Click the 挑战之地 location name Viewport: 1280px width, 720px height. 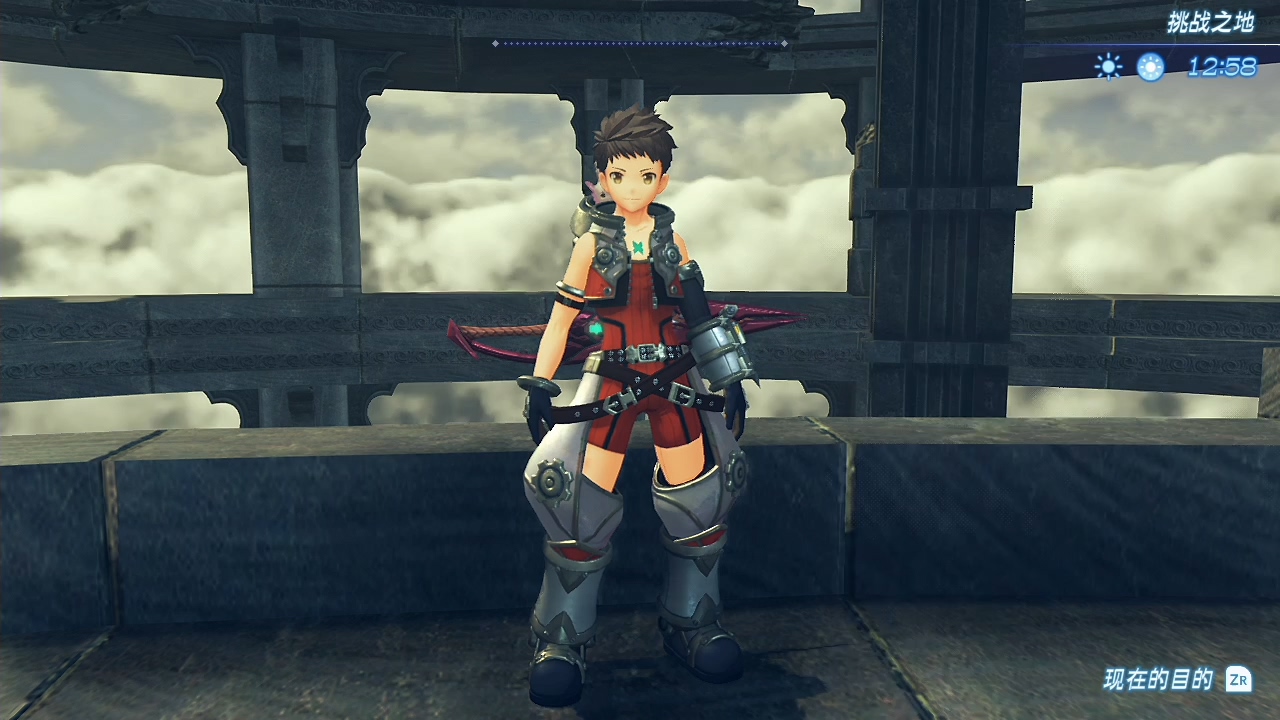point(1210,23)
